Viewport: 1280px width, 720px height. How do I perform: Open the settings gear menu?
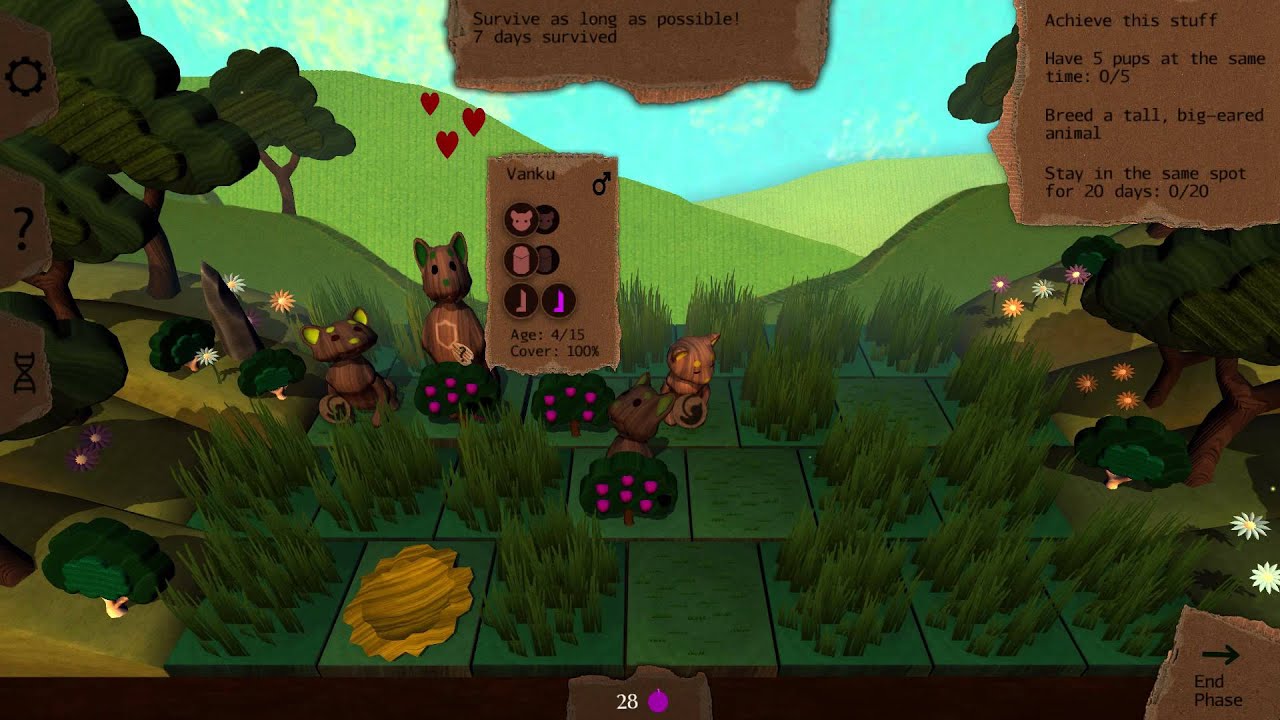click(25, 77)
